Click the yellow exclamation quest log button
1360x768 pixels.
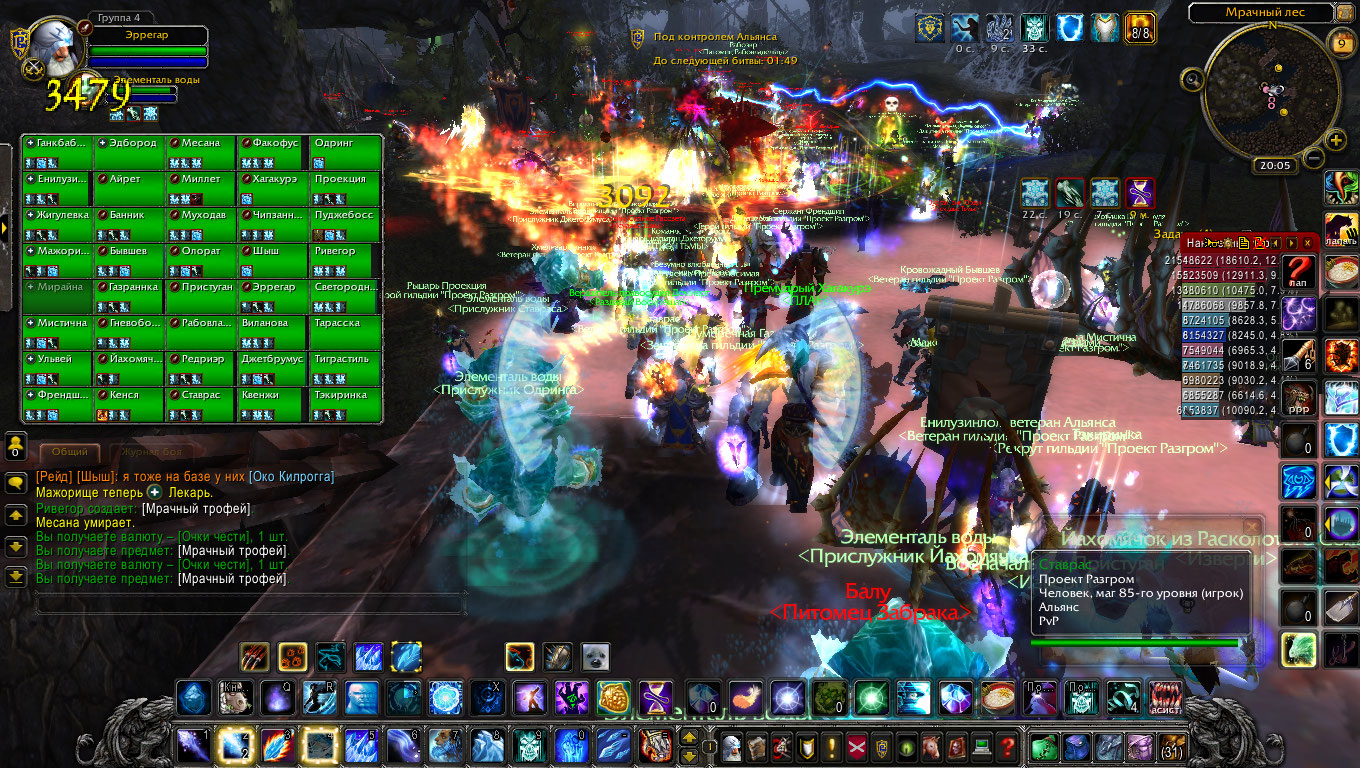tap(806, 747)
